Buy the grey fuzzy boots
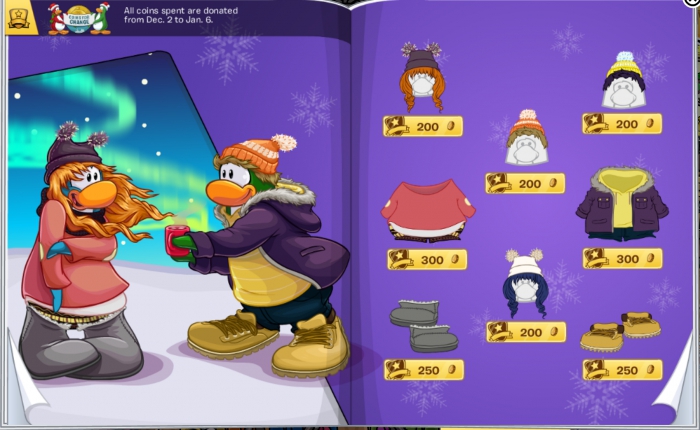The height and width of the screenshot is (430, 700). [422, 325]
